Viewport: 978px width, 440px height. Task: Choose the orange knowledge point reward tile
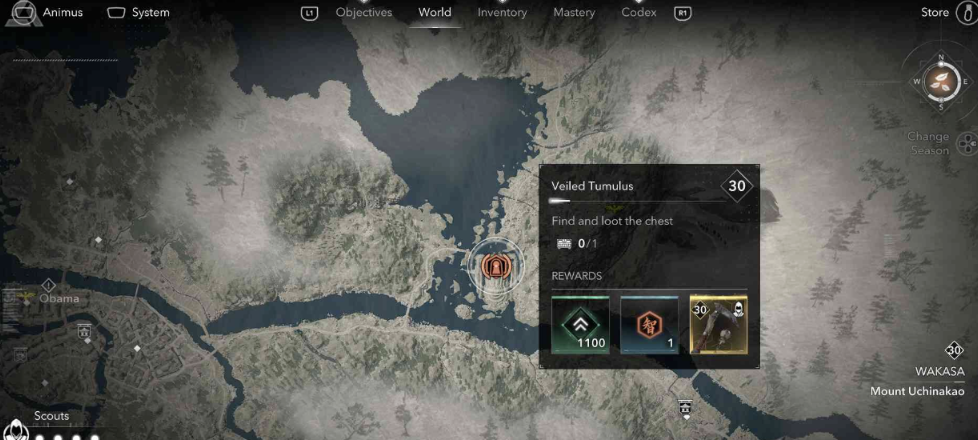(649, 324)
